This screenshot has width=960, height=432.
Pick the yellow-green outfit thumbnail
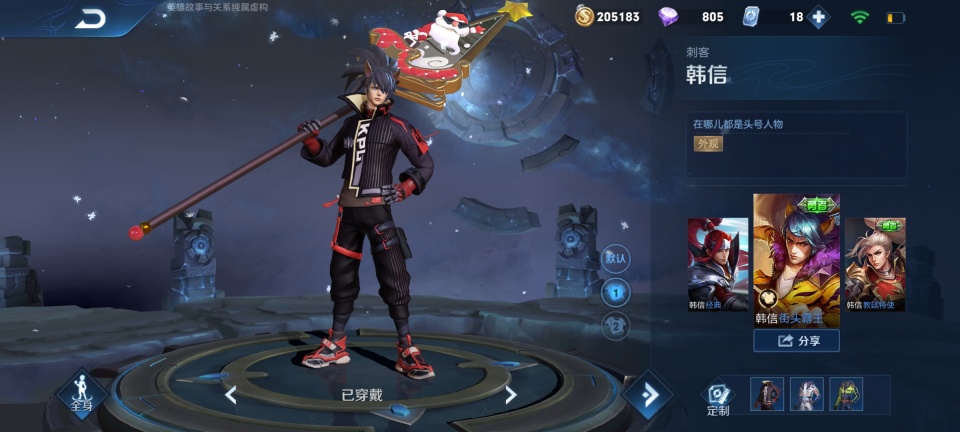pyautogui.click(x=847, y=395)
